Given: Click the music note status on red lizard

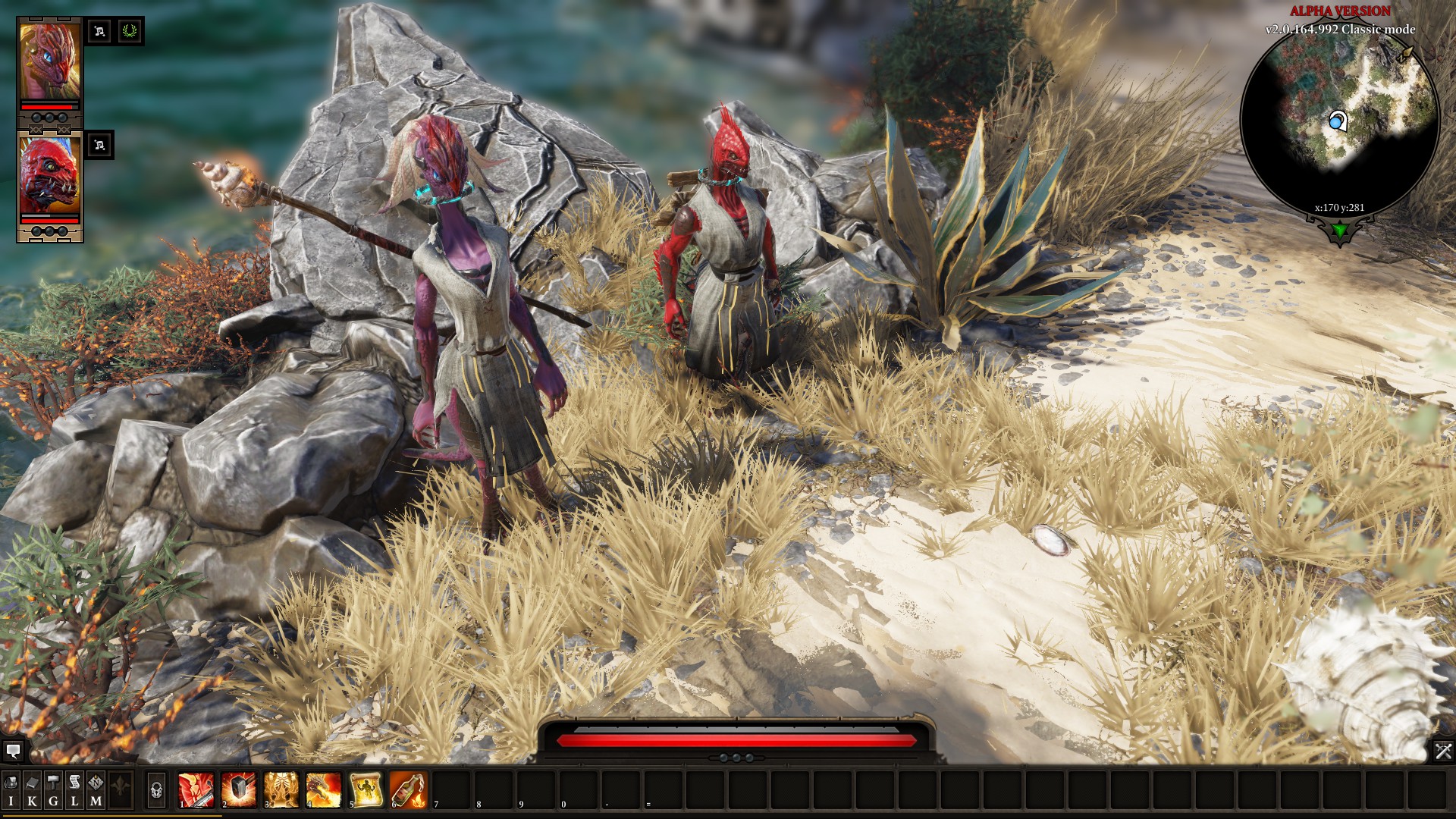Looking at the screenshot, I should [x=99, y=145].
